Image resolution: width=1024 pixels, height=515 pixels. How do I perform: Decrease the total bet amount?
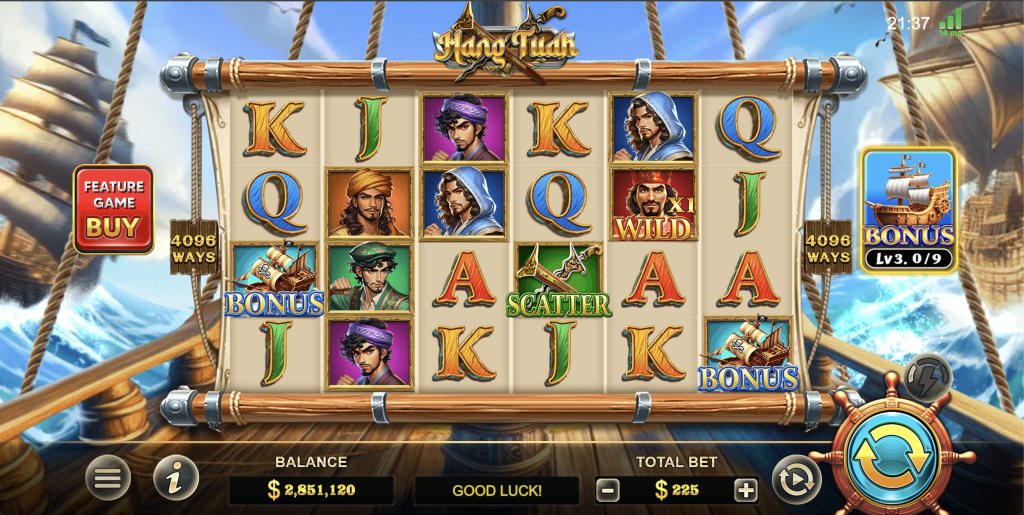tap(608, 490)
